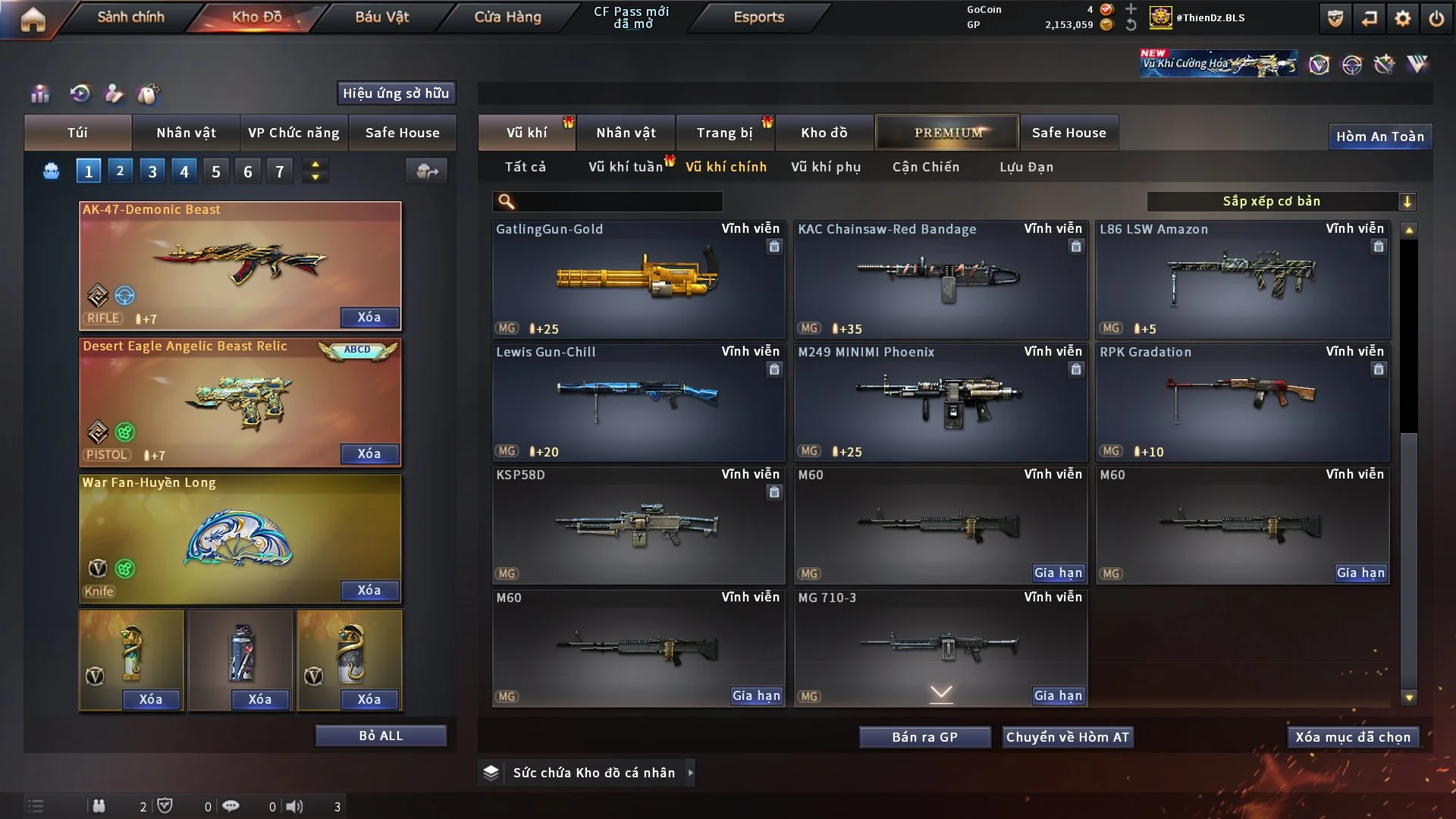Open the Sắp xếp cơ bản sort dropdown

click(1281, 201)
